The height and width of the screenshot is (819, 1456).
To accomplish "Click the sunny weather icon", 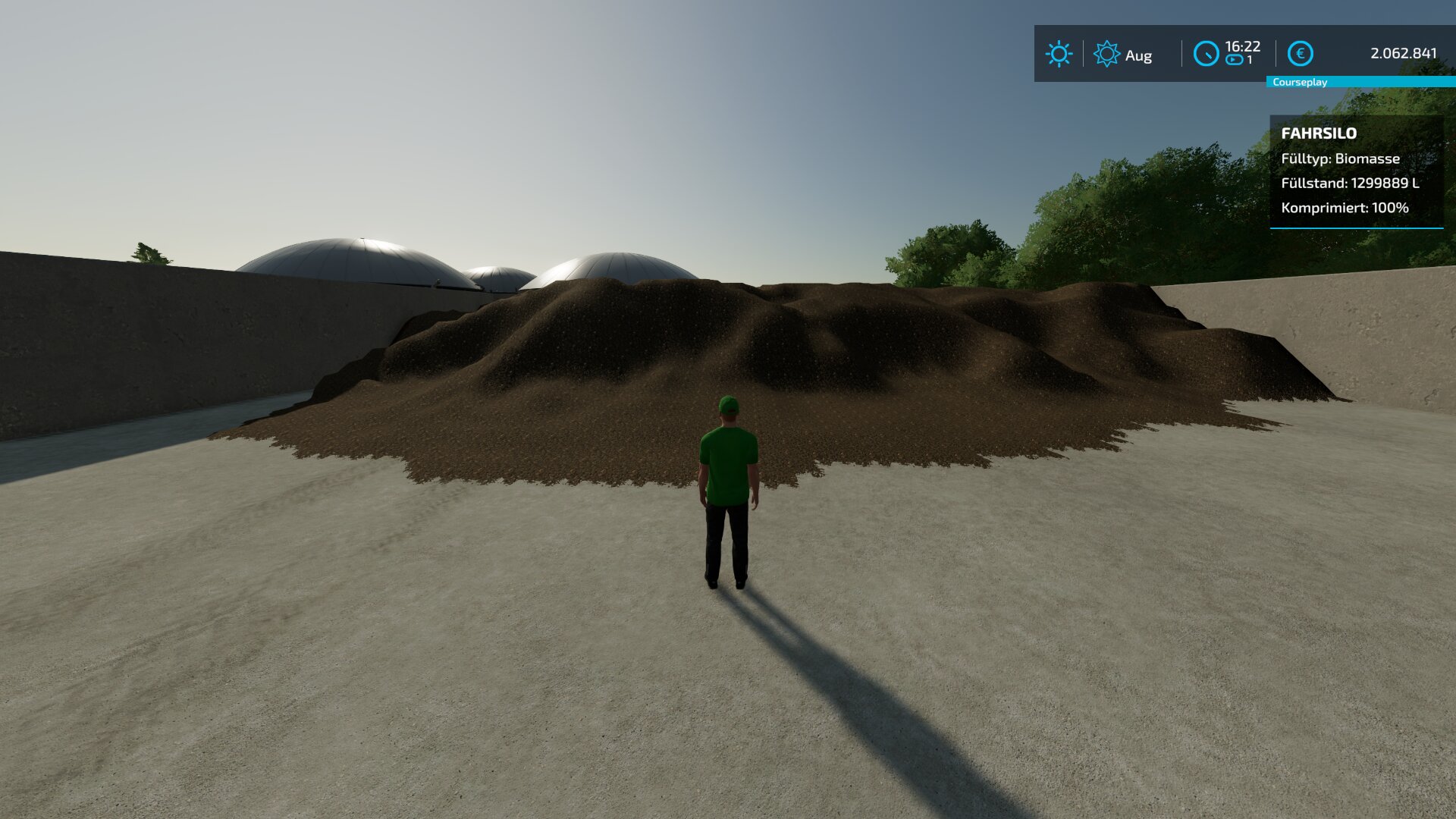I will point(1059,54).
